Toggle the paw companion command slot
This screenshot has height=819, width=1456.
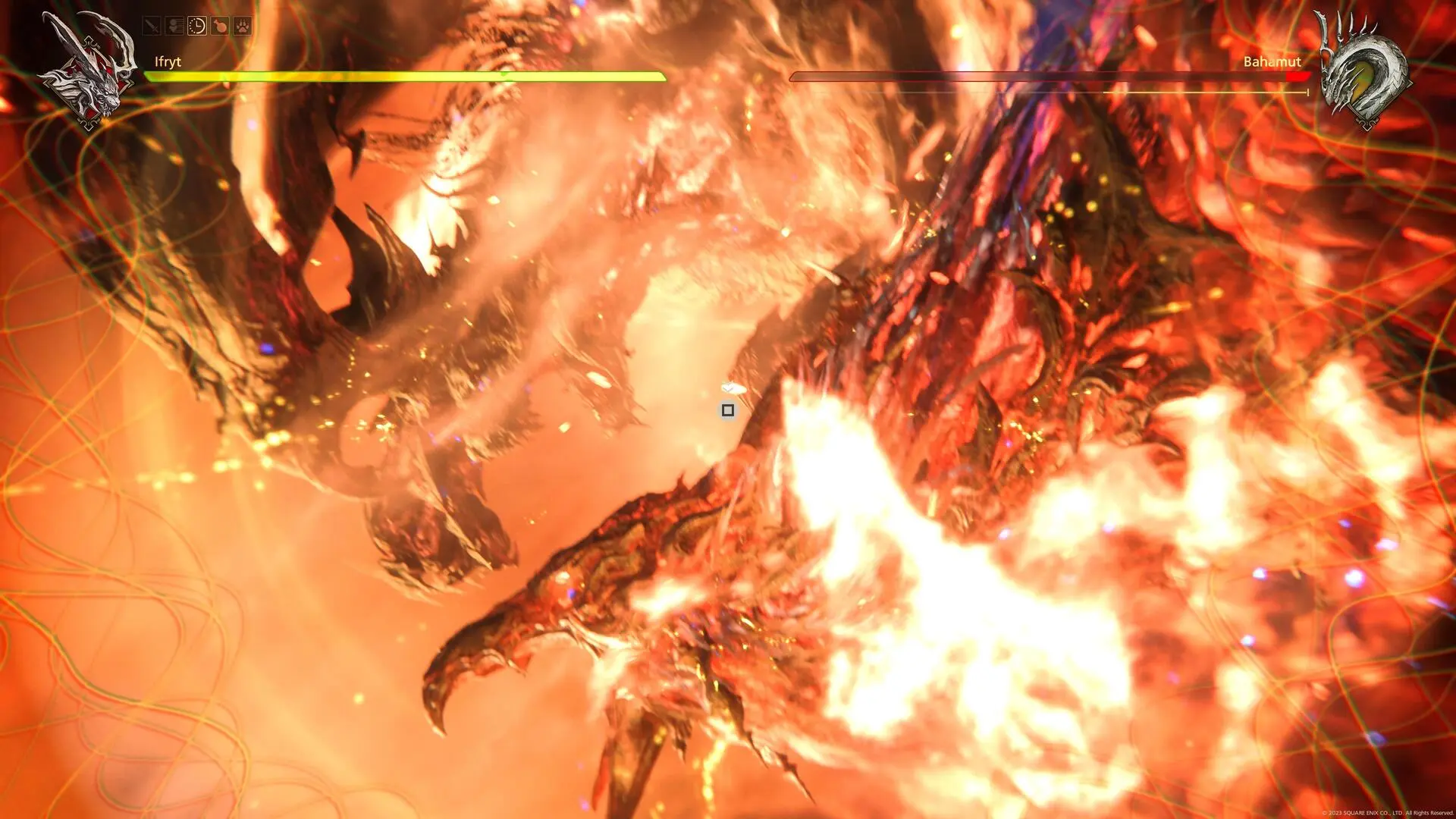(x=243, y=25)
